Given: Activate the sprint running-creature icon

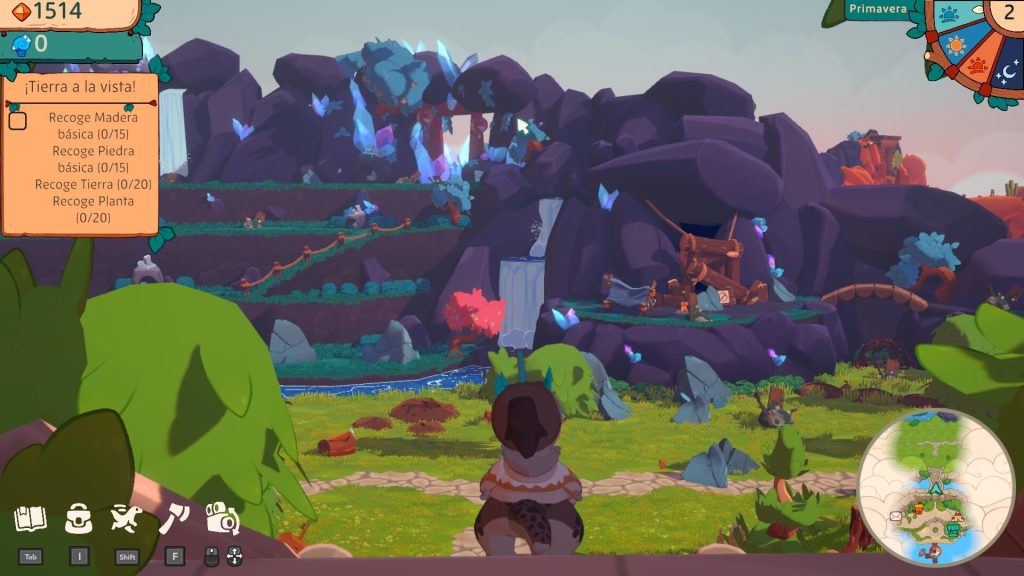Looking at the screenshot, I should coord(126,518).
